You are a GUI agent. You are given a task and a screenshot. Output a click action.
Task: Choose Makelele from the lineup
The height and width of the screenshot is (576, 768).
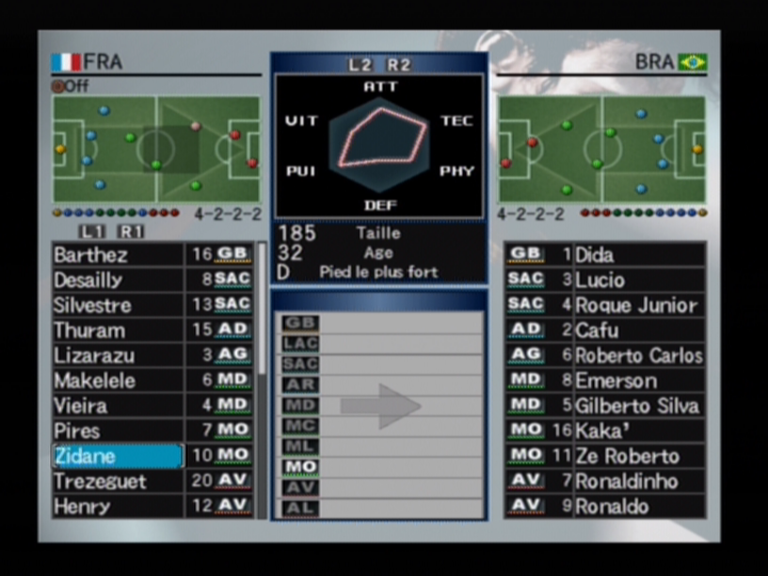[118, 381]
